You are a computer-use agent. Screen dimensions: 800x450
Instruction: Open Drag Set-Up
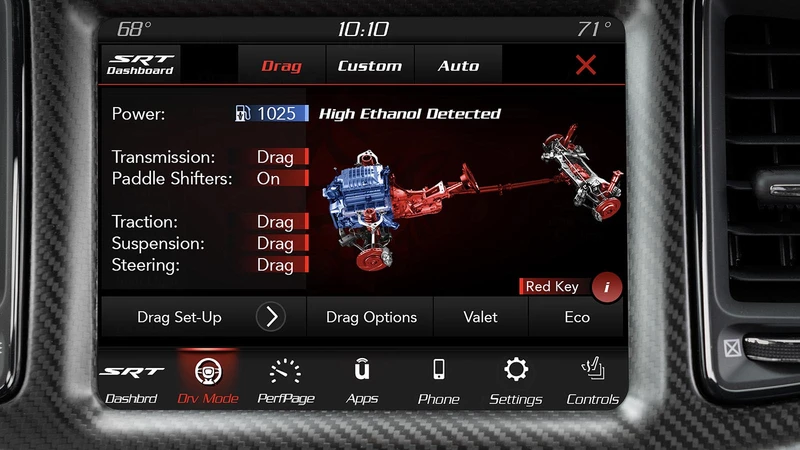[x=203, y=317]
